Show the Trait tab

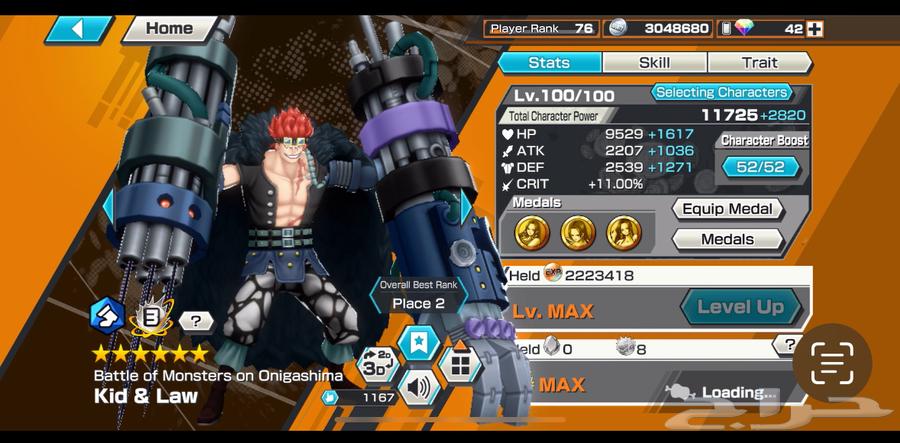pos(759,63)
